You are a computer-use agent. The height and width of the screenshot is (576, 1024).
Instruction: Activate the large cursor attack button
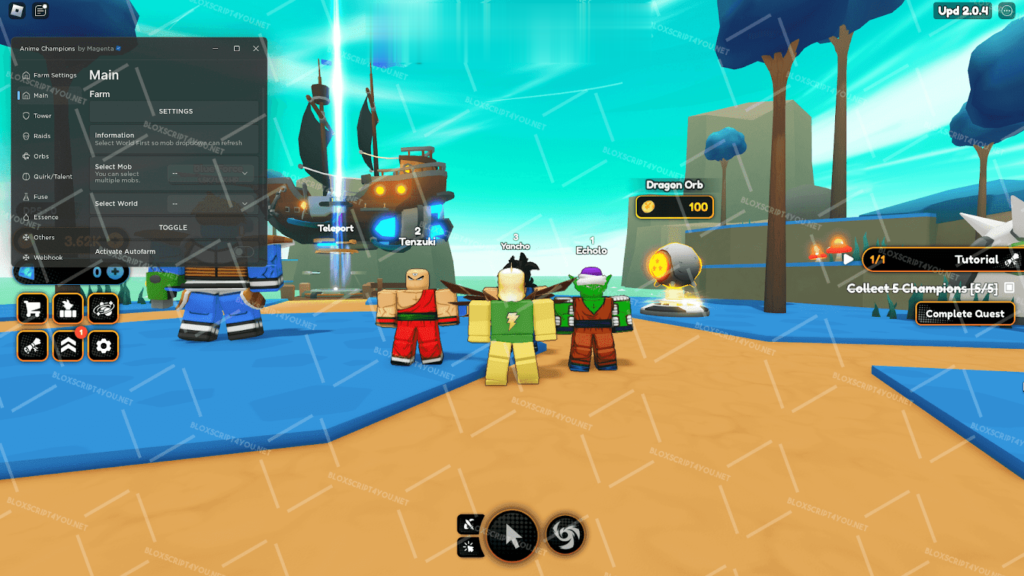[x=512, y=536]
